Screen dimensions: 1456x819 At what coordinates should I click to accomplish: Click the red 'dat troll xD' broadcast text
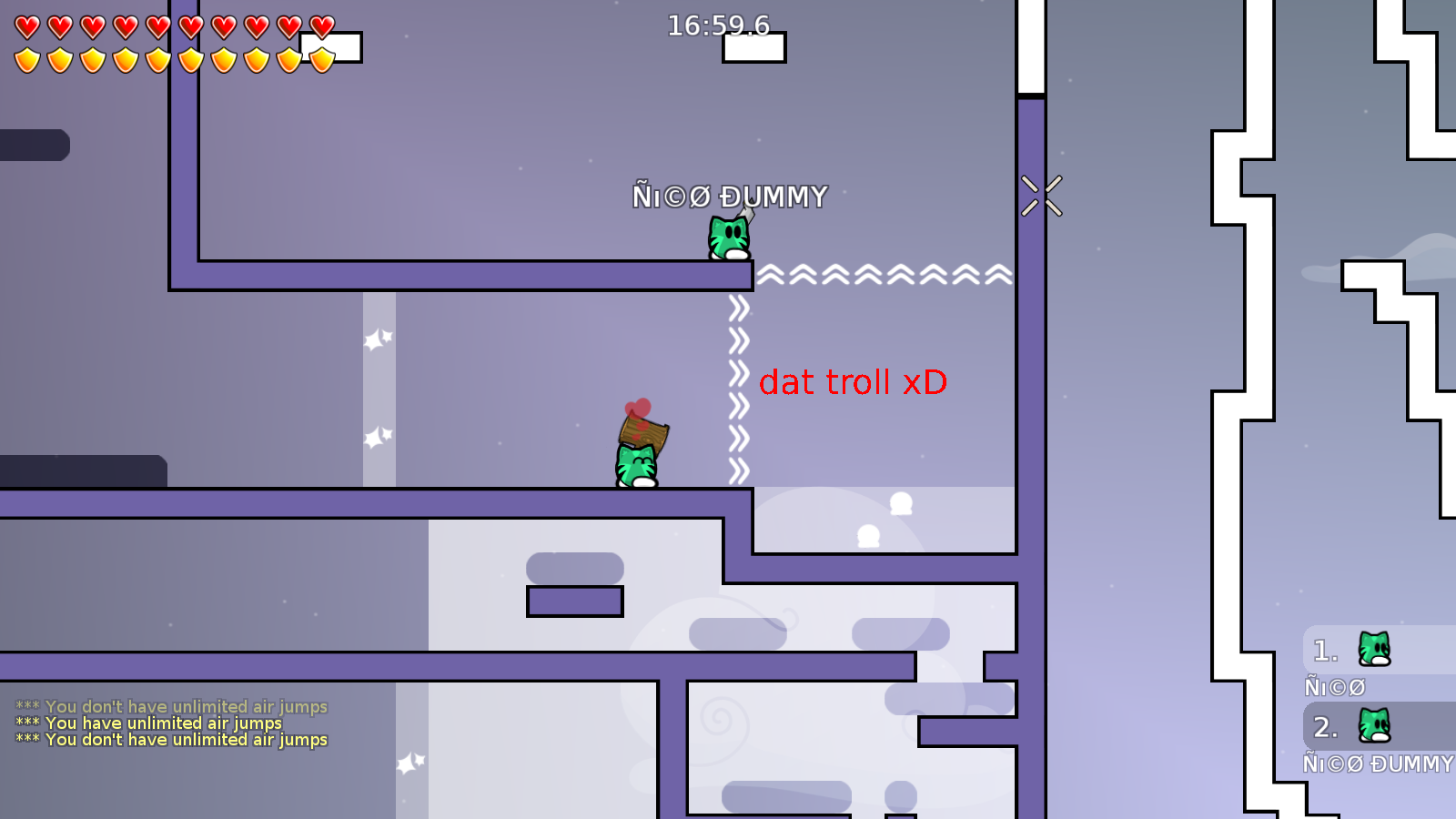click(x=854, y=383)
